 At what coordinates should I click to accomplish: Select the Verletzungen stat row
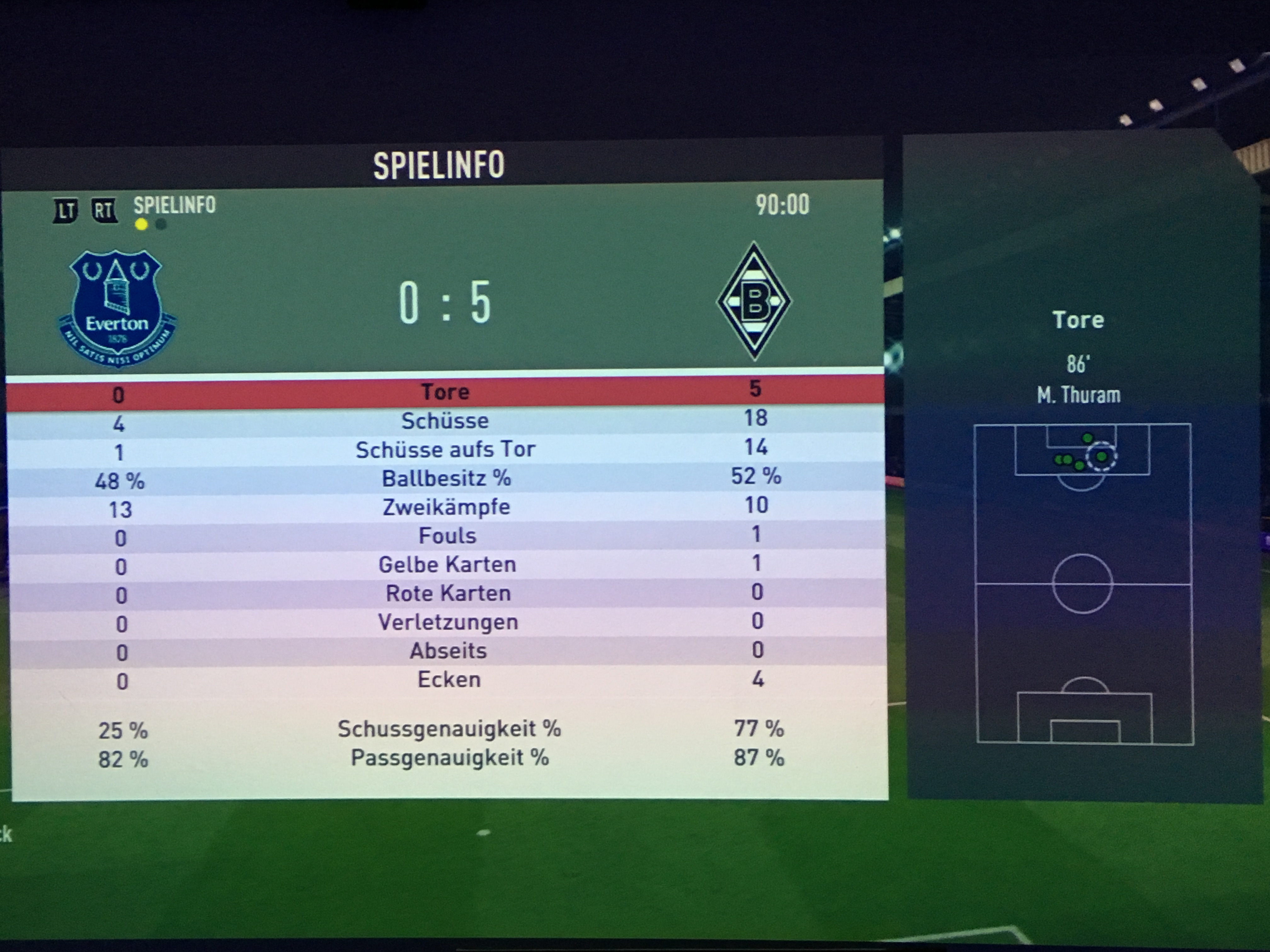448,622
